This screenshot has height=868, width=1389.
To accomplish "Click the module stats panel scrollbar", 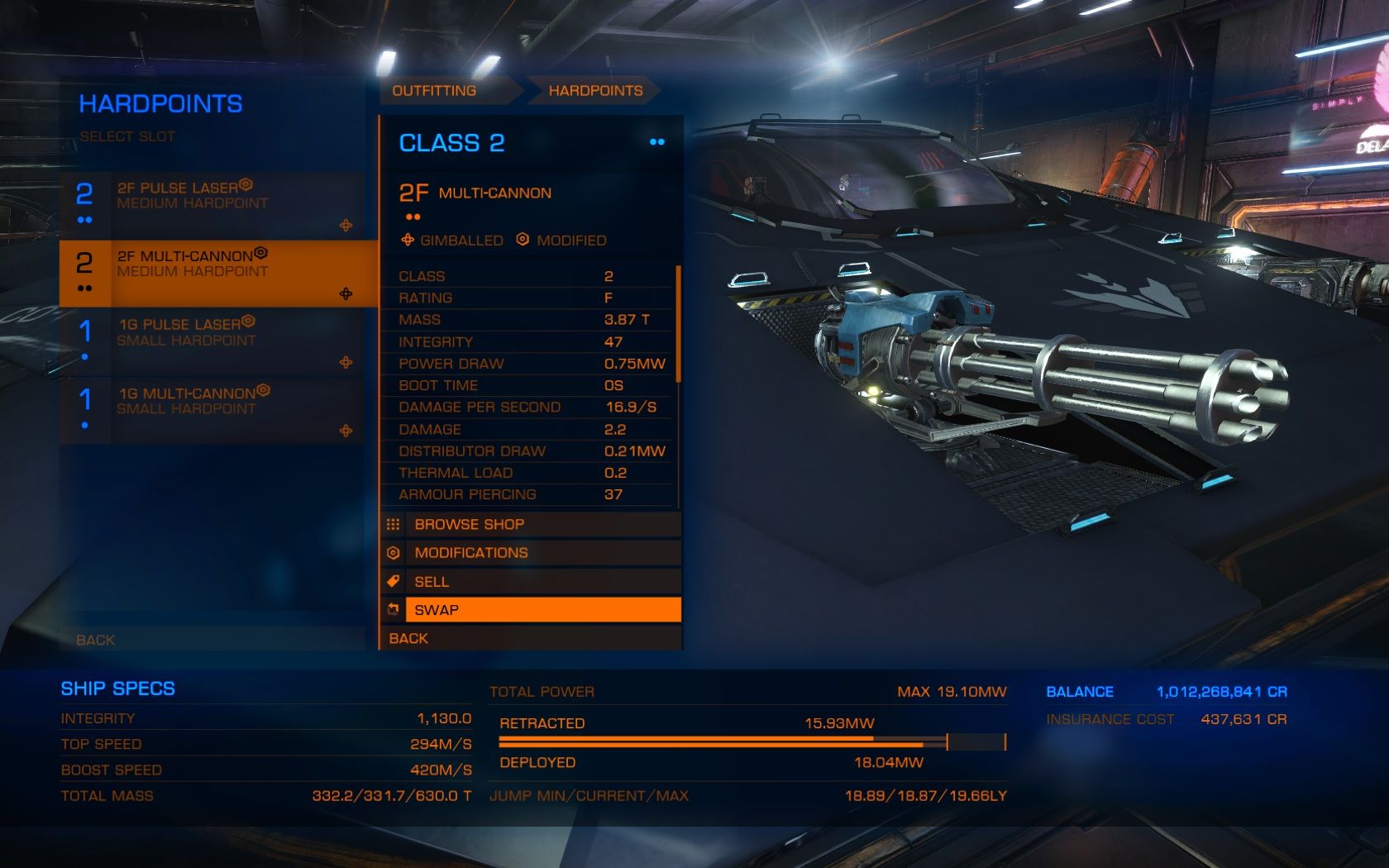I will (679, 324).
